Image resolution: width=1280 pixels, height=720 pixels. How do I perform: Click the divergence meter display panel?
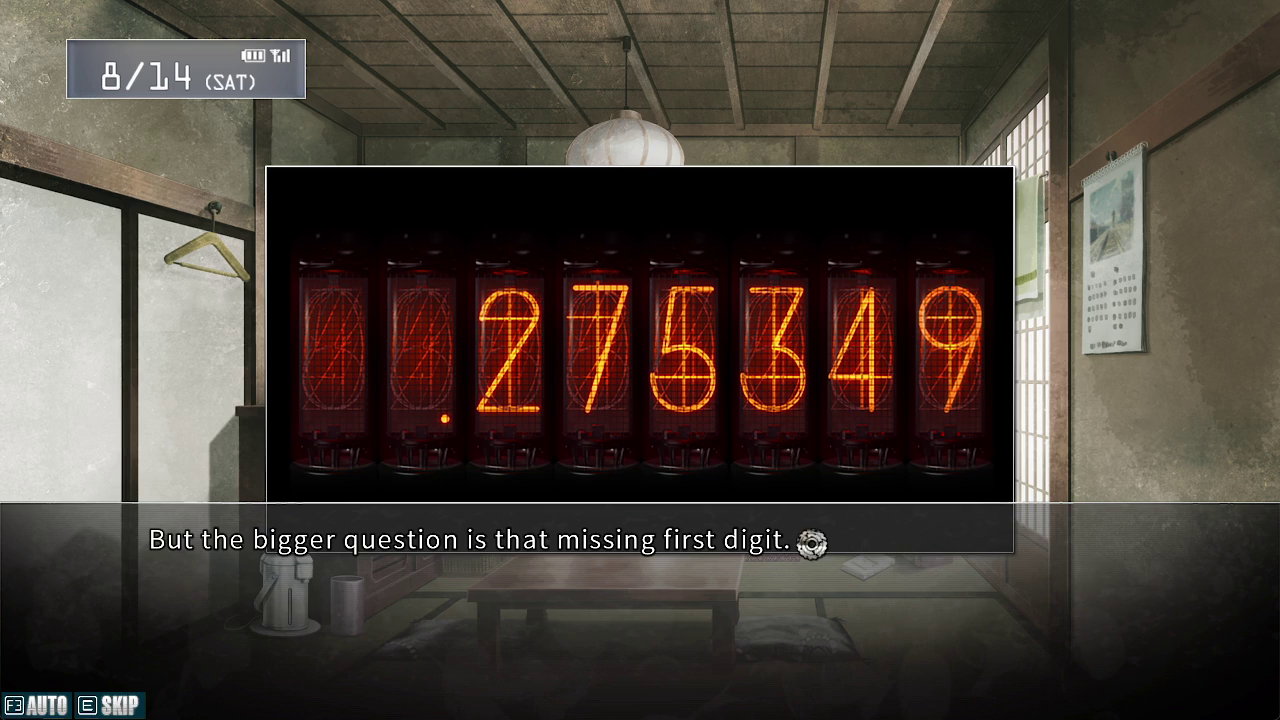[640, 335]
